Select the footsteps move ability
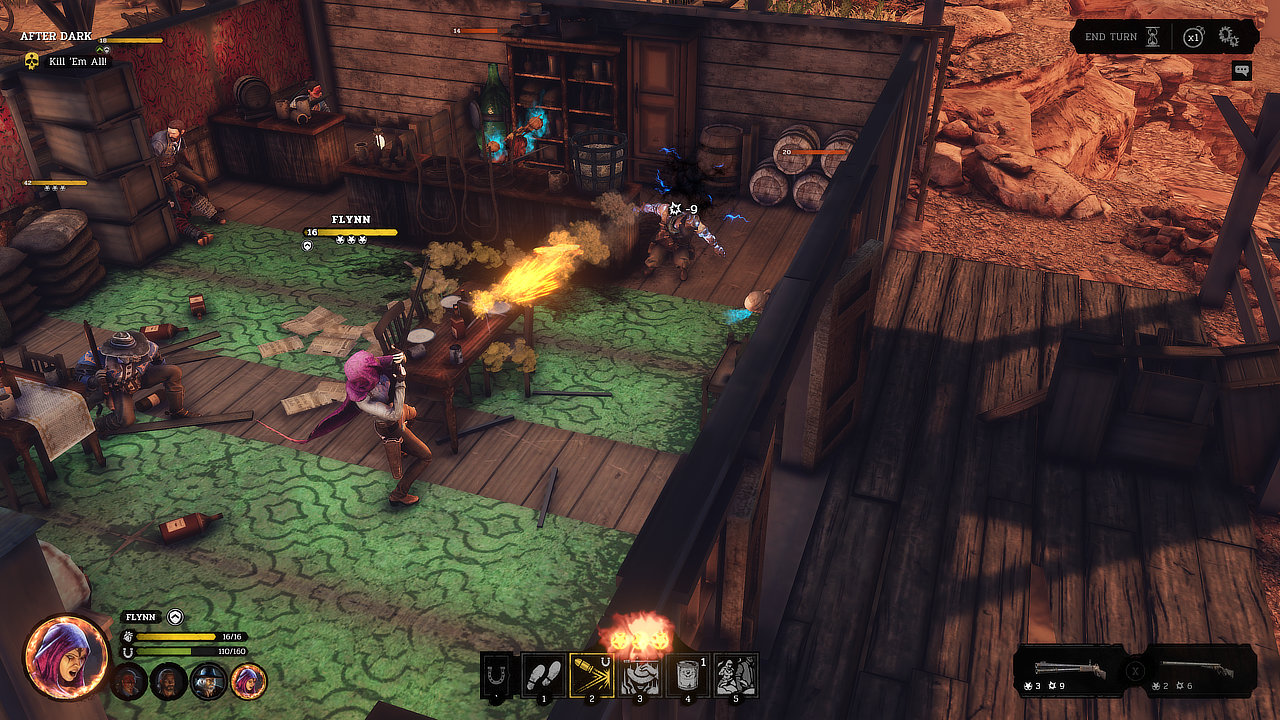 (537, 677)
